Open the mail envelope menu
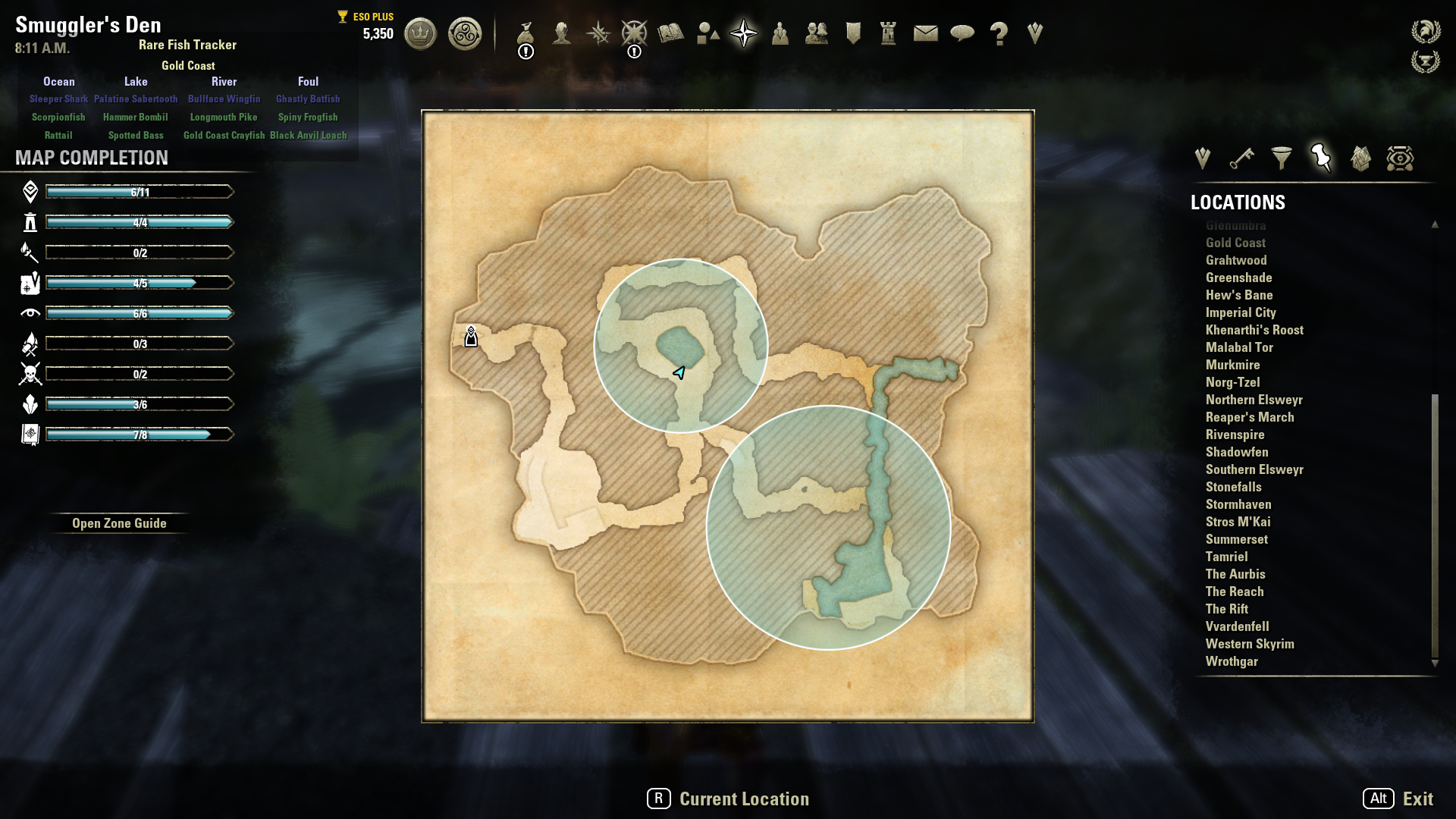1456x819 pixels. (925, 33)
